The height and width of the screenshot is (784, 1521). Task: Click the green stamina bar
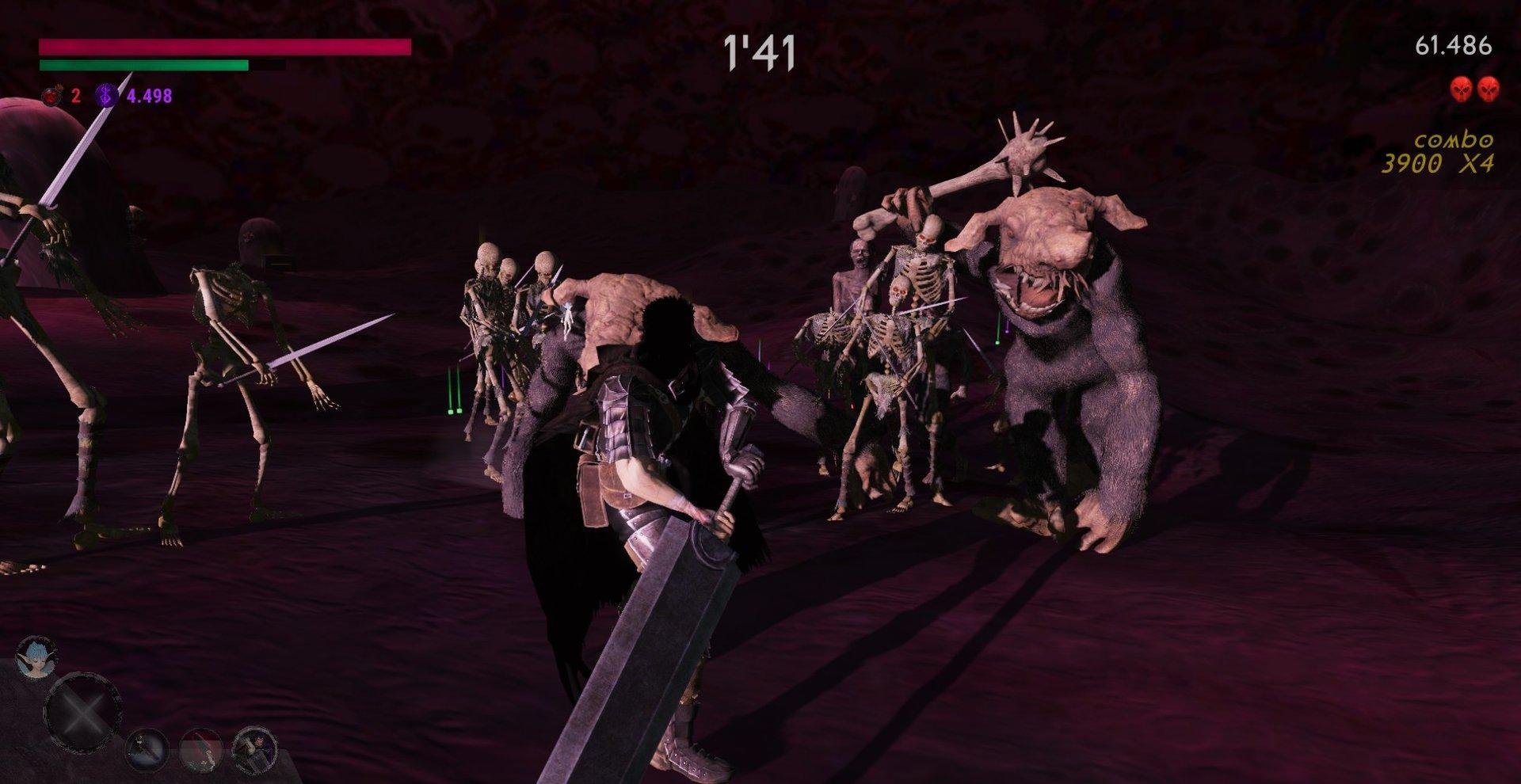point(143,65)
